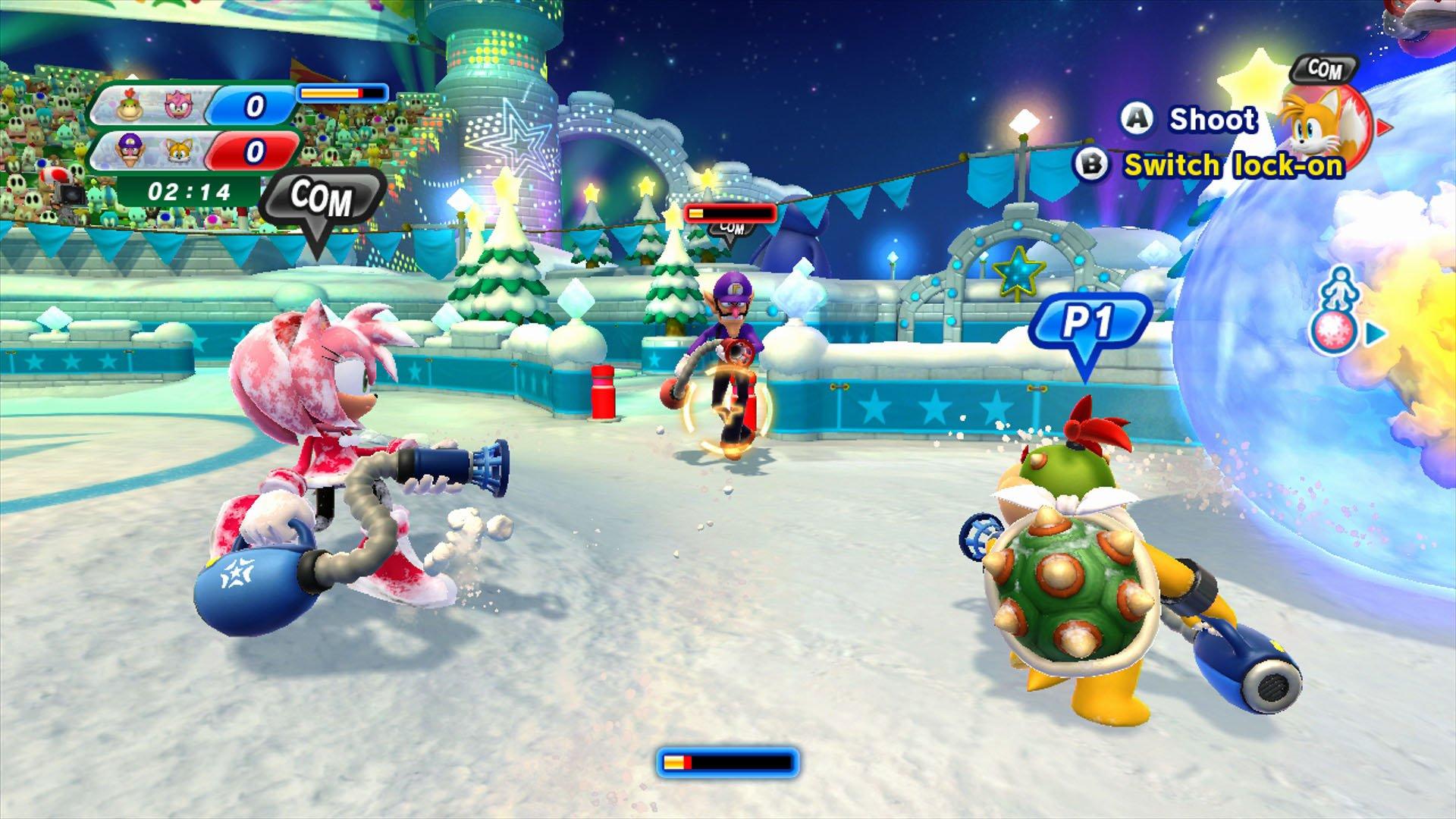Select Bowser Jr. portrait on the scoreboard
This screenshot has width=1456, height=819.
point(130,107)
